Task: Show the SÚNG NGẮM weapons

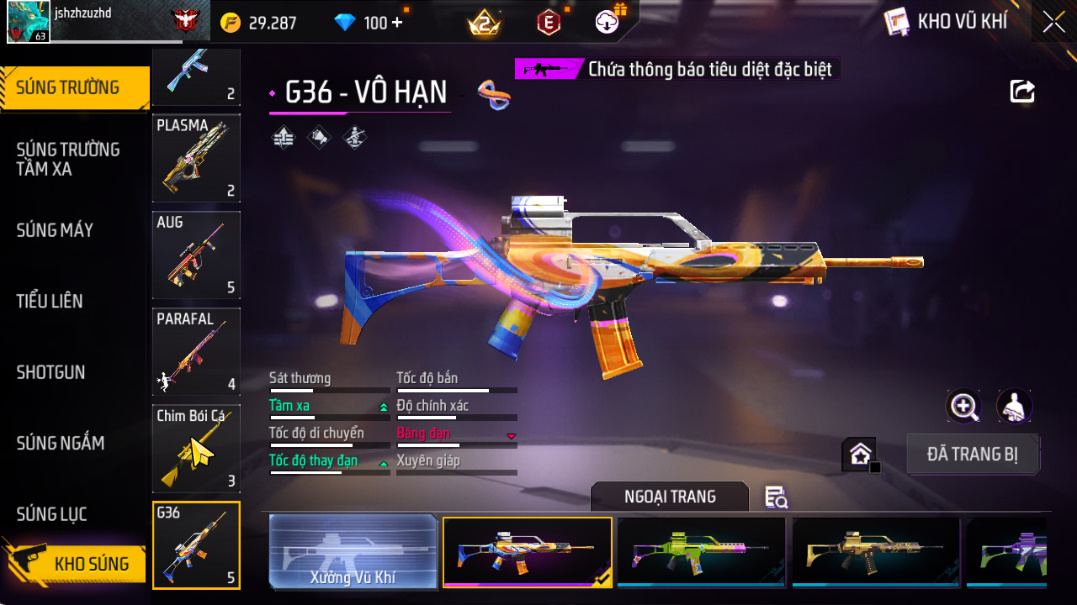Action: (60, 443)
